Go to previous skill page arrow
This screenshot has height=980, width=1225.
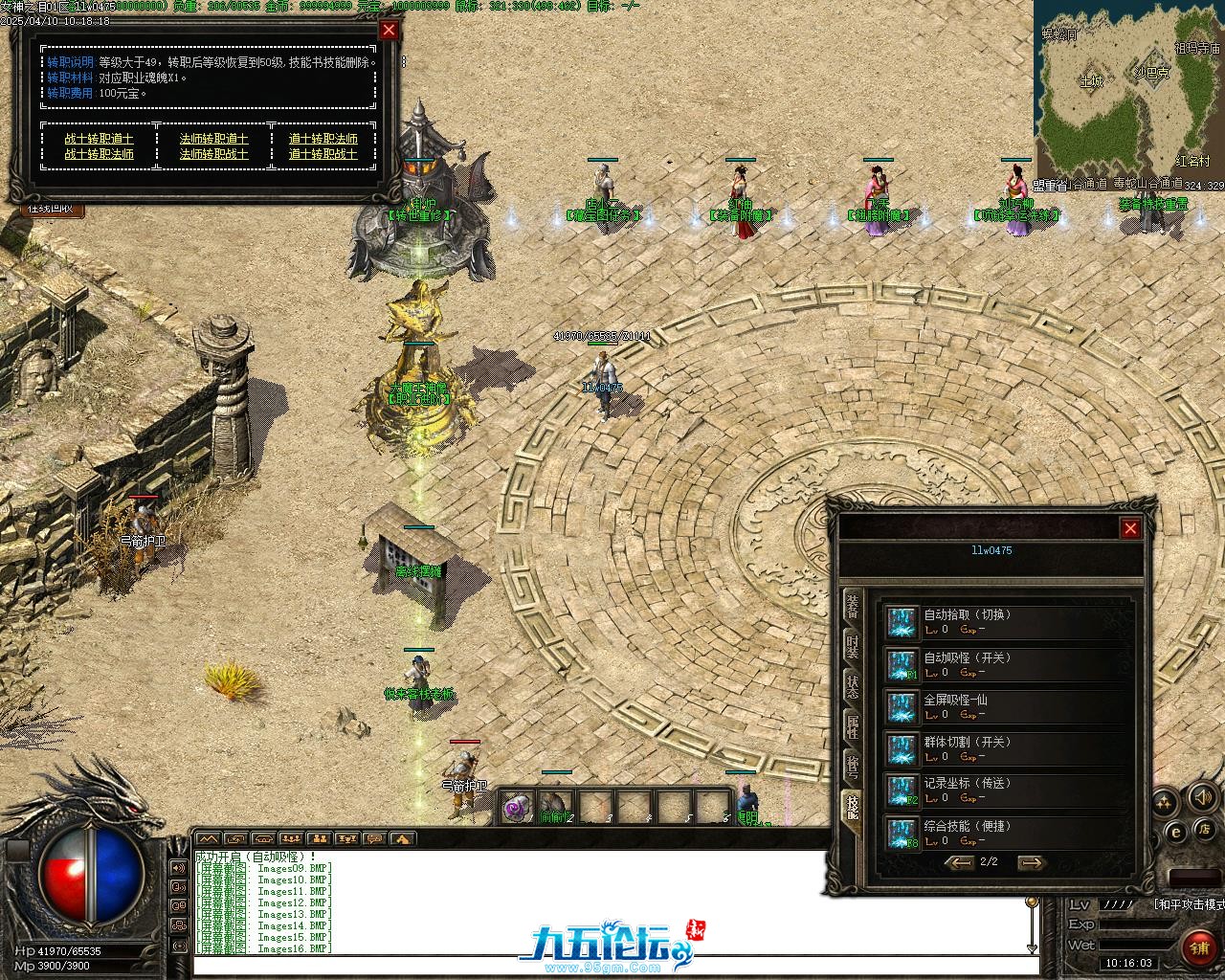(959, 862)
